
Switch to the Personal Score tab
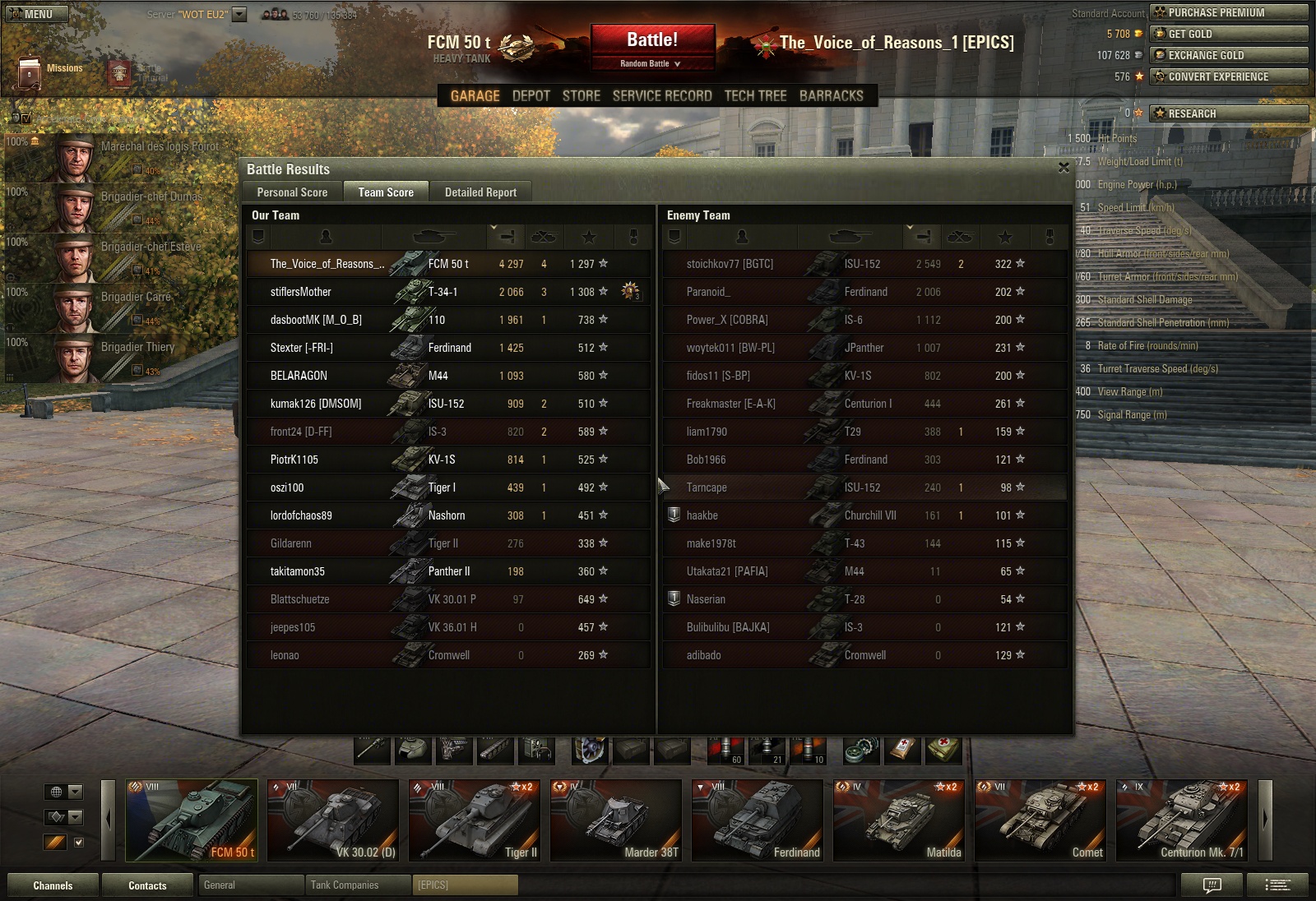(292, 192)
